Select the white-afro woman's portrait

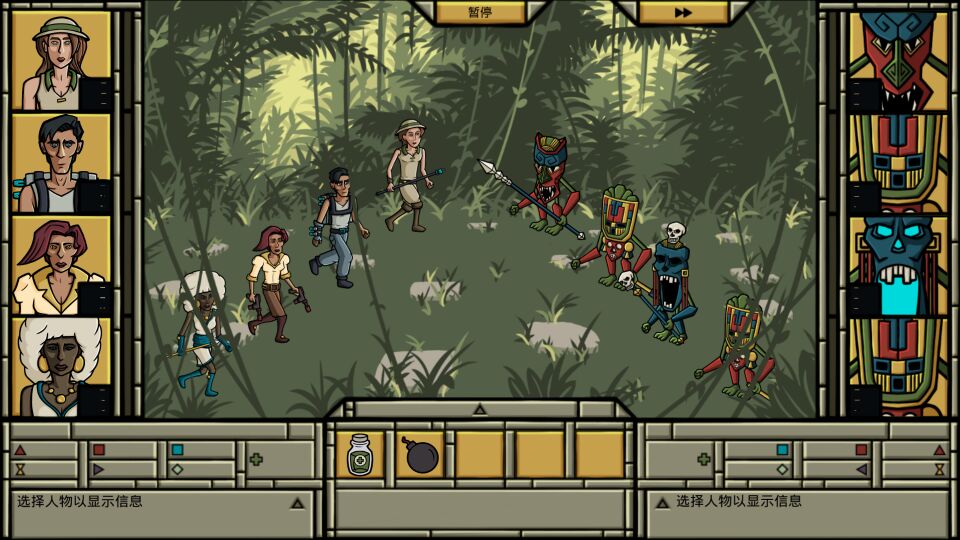click(x=61, y=367)
